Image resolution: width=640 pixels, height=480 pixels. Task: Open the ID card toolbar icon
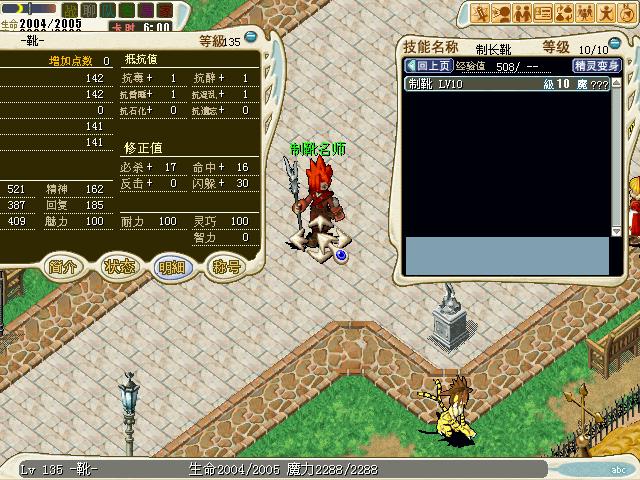click(543, 13)
